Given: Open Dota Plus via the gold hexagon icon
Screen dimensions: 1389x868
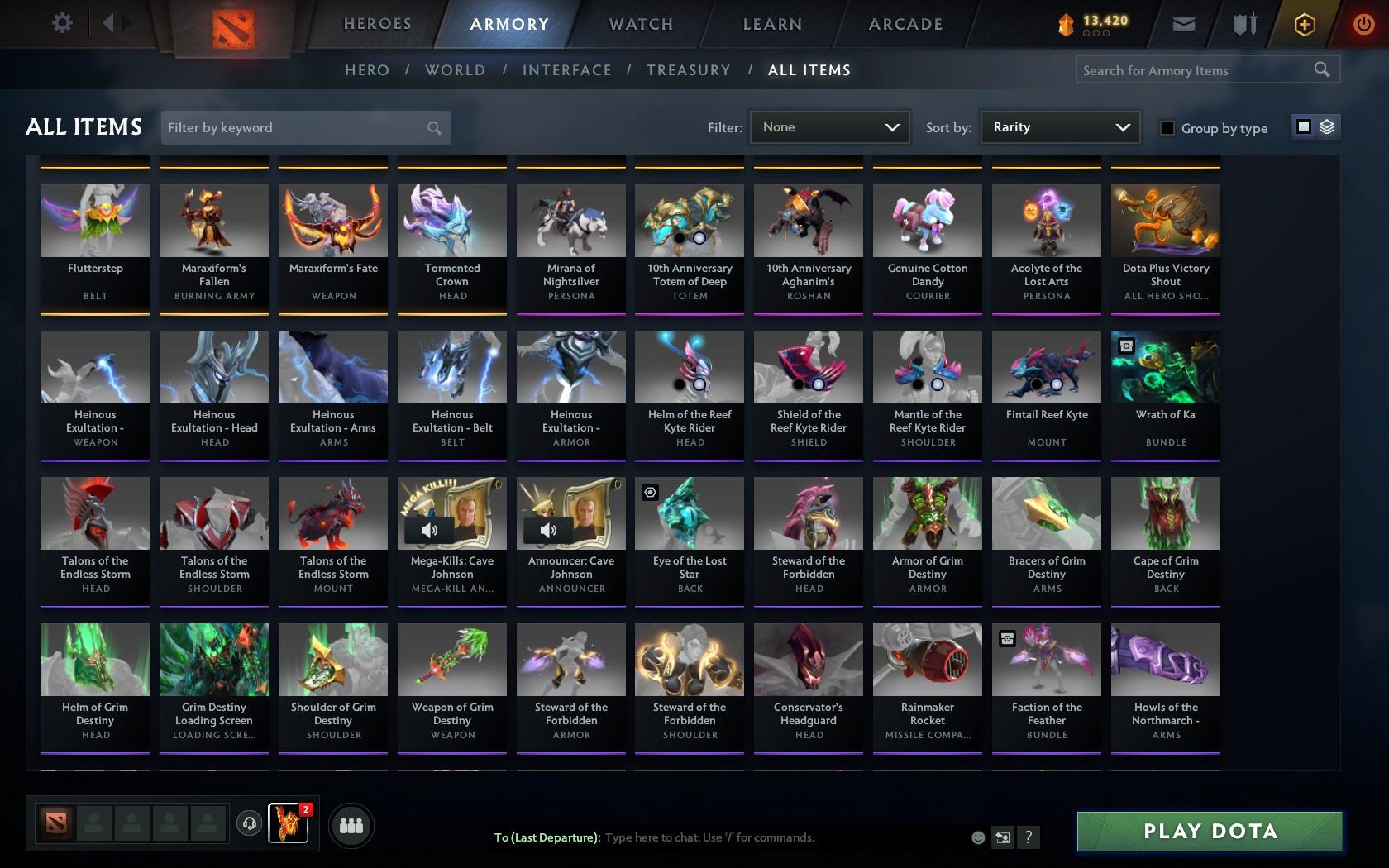Looking at the screenshot, I should pyautogui.click(x=1305, y=24).
